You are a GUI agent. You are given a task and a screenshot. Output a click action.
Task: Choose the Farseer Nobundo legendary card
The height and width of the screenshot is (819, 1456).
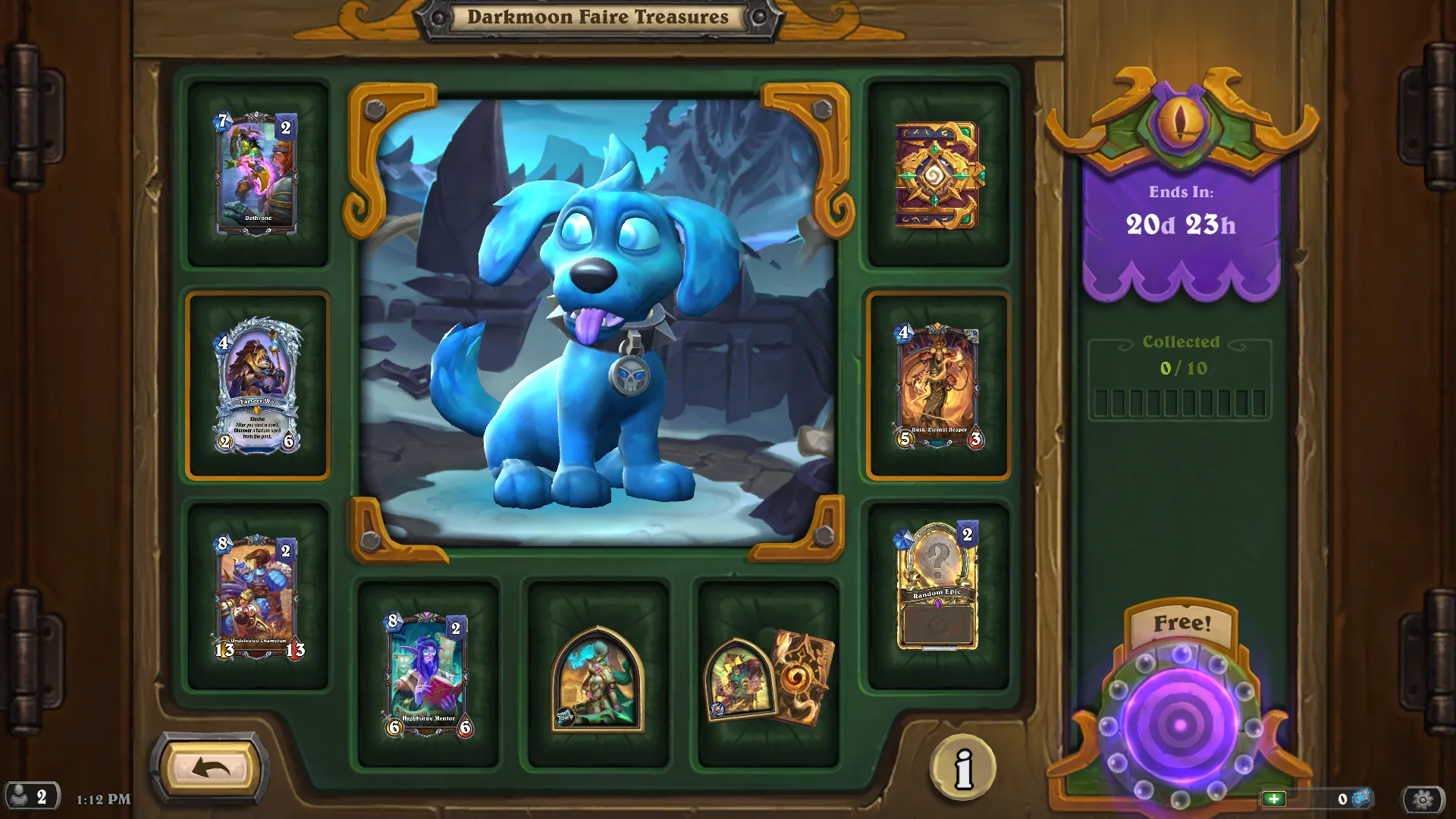click(257, 386)
